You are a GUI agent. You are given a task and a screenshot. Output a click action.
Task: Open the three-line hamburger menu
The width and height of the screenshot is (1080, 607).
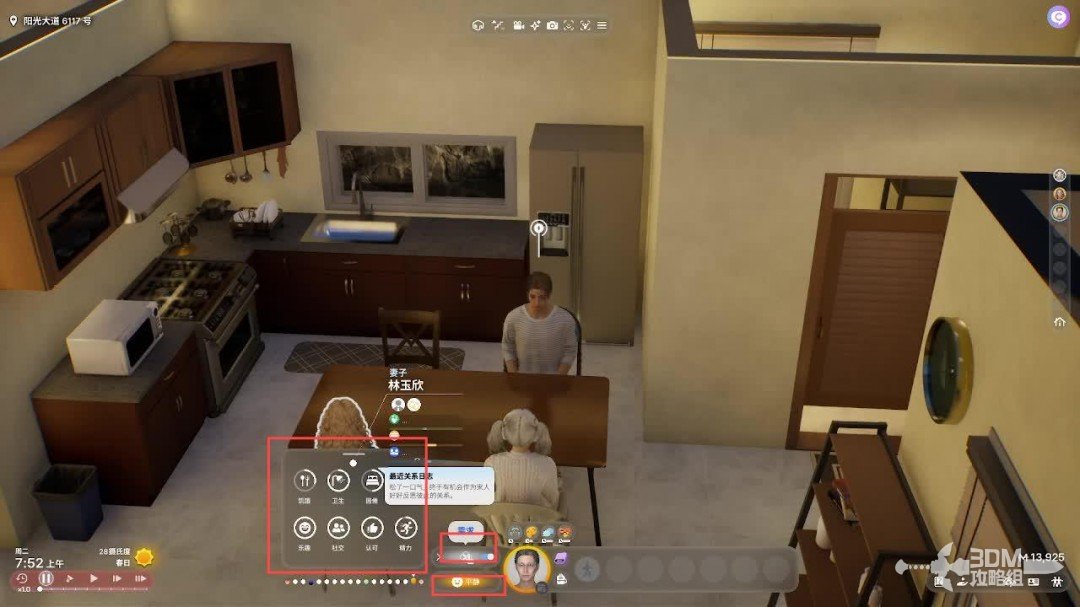(x=602, y=24)
